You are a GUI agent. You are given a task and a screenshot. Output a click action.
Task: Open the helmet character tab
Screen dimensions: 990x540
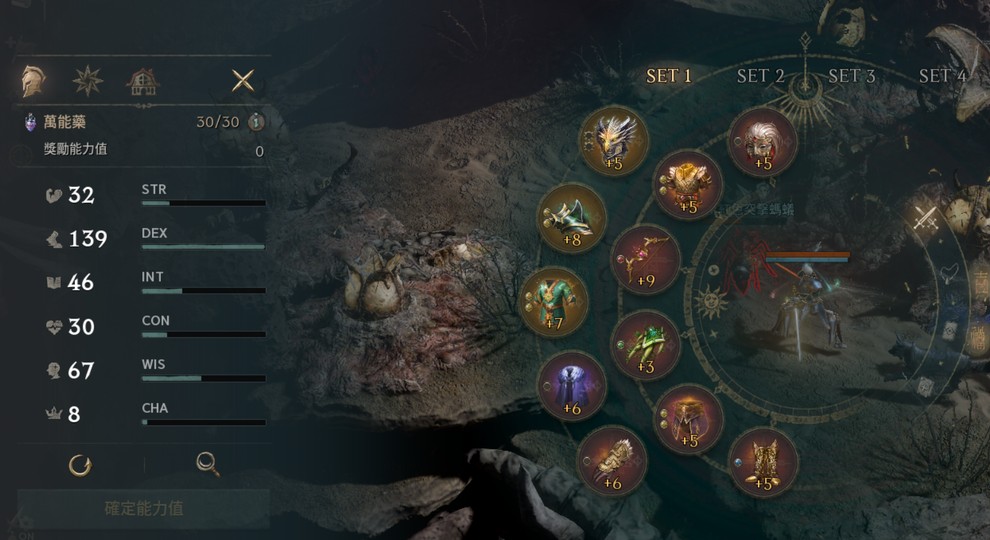tap(36, 81)
